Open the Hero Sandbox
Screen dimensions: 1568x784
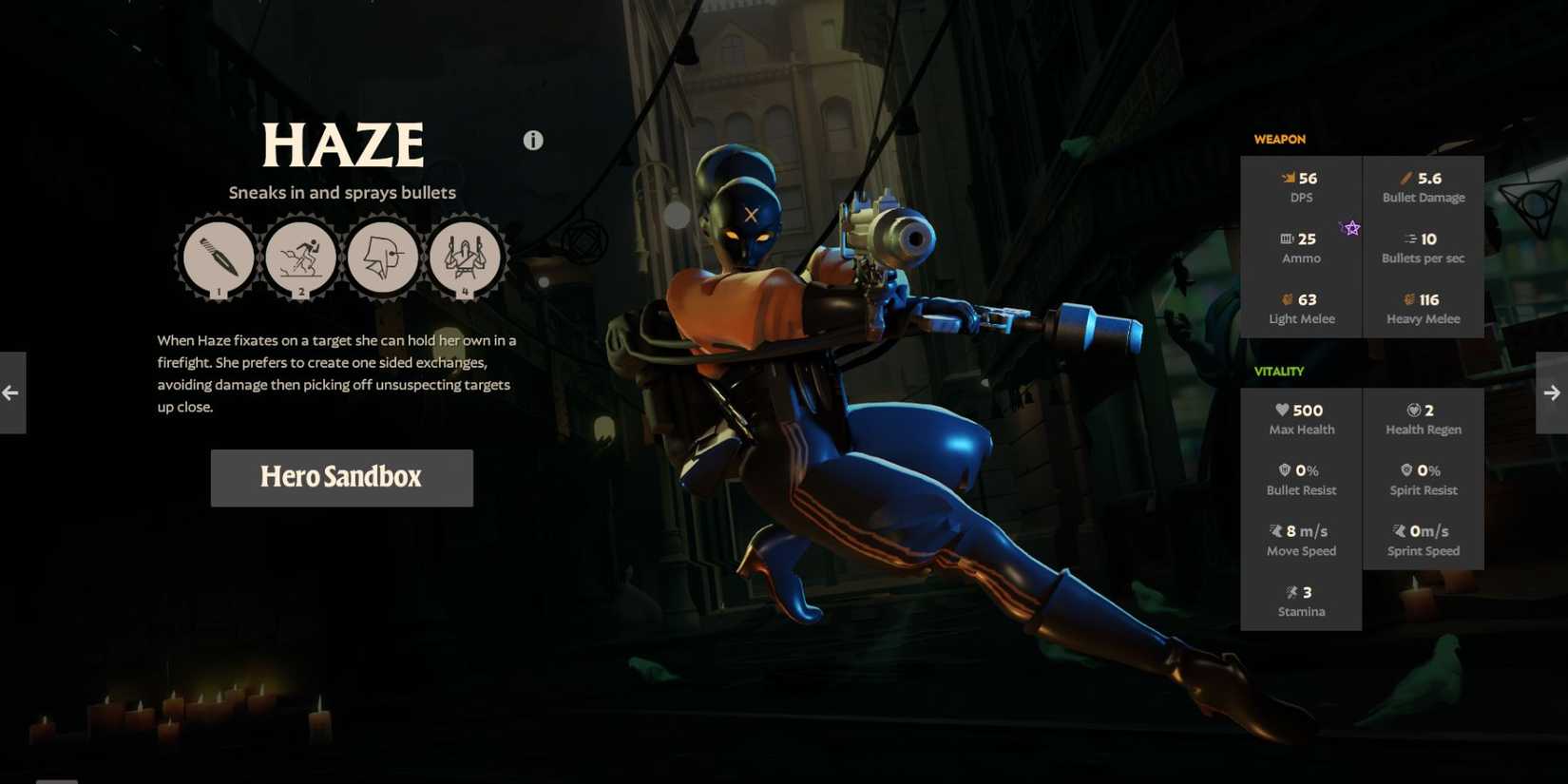[x=341, y=477]
